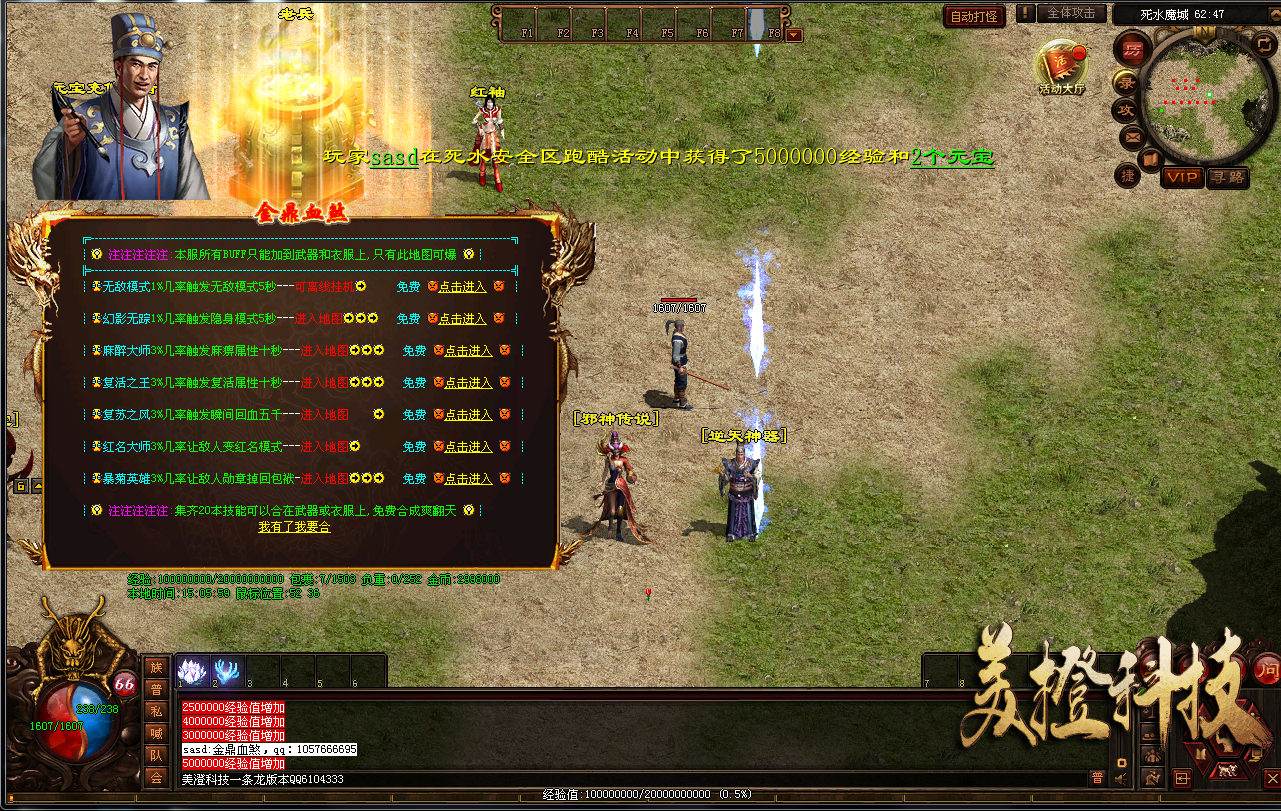Viewport: 1281px width, 811px height.
Task: Click the 经验值 experience progress bar at bottom
Action: coord(640,794)
